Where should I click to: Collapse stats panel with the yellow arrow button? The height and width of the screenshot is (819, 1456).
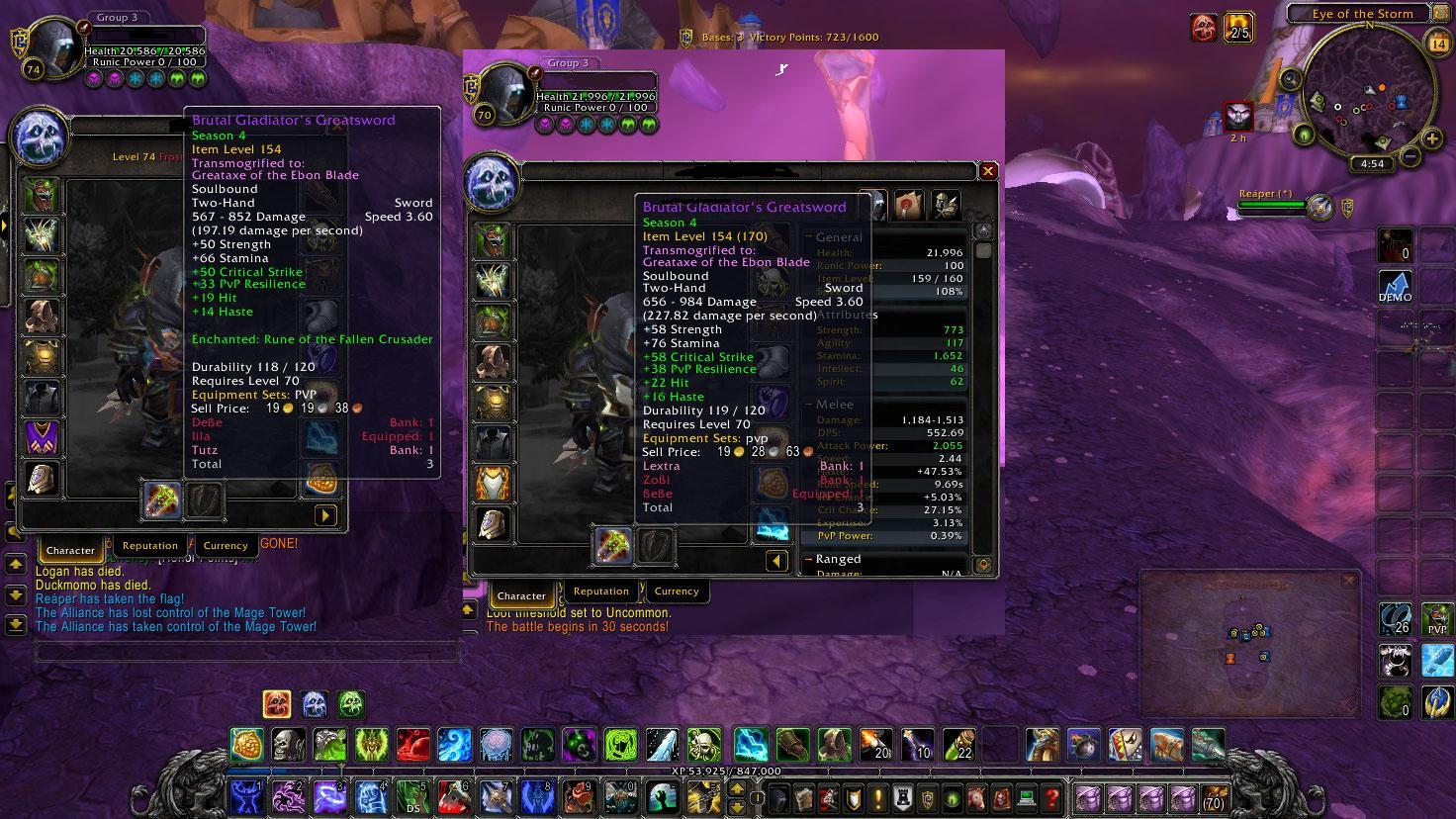776,562
